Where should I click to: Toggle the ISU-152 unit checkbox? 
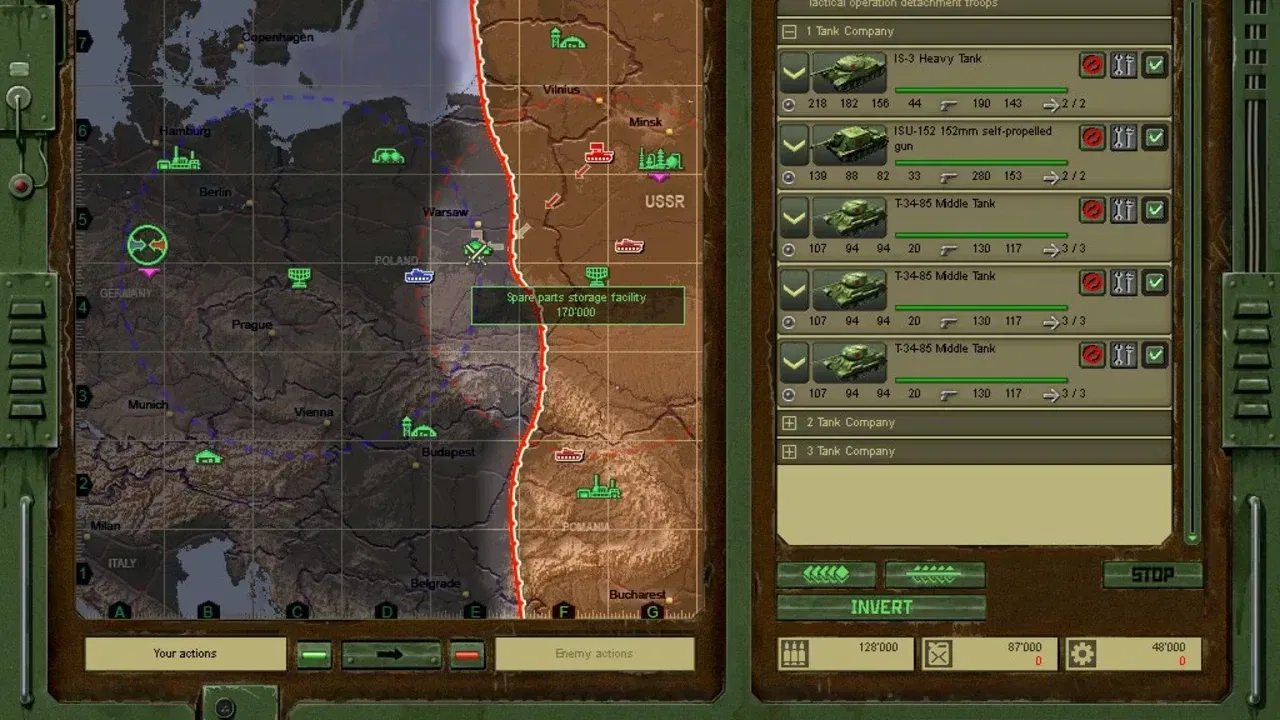(1155, 138)
